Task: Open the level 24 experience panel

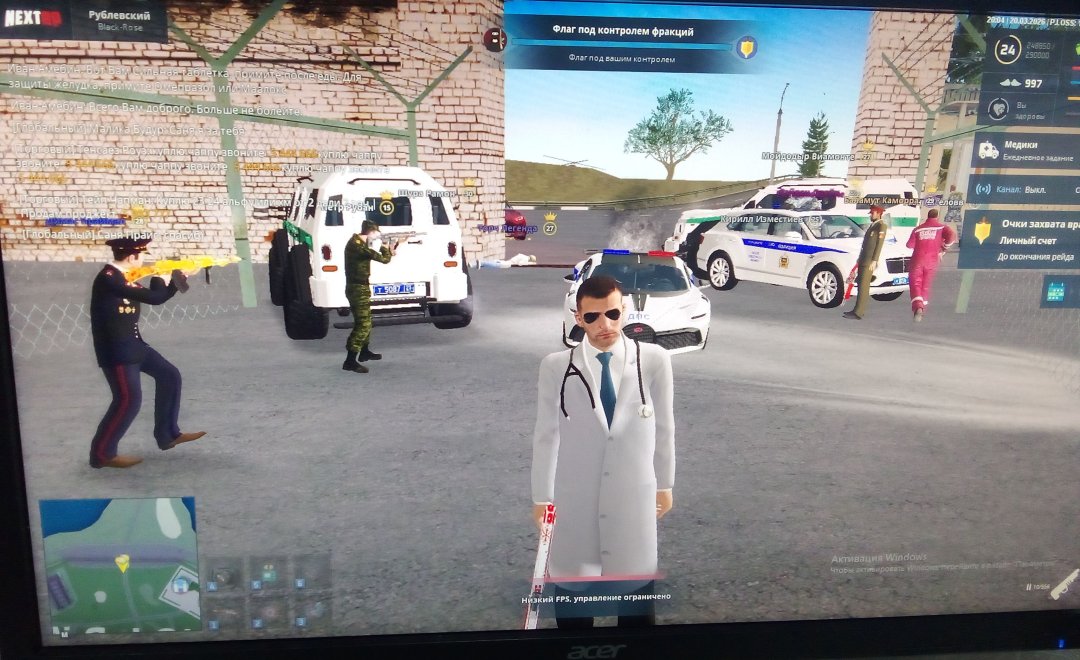Action: pyautogui.click(x=1008, y=48)
